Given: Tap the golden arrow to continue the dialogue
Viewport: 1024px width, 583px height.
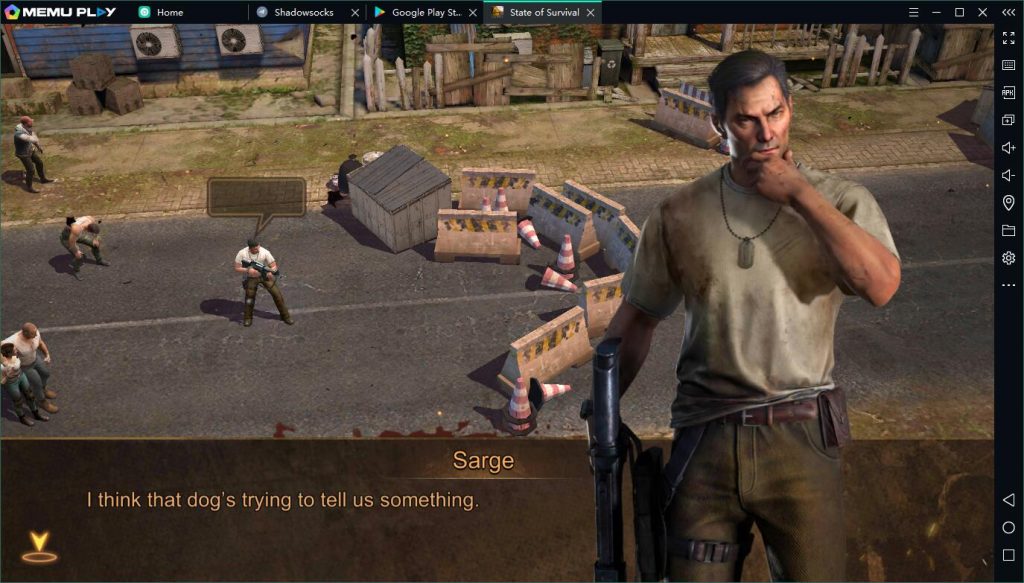Looking at the screenshot, I should point(39,545).
